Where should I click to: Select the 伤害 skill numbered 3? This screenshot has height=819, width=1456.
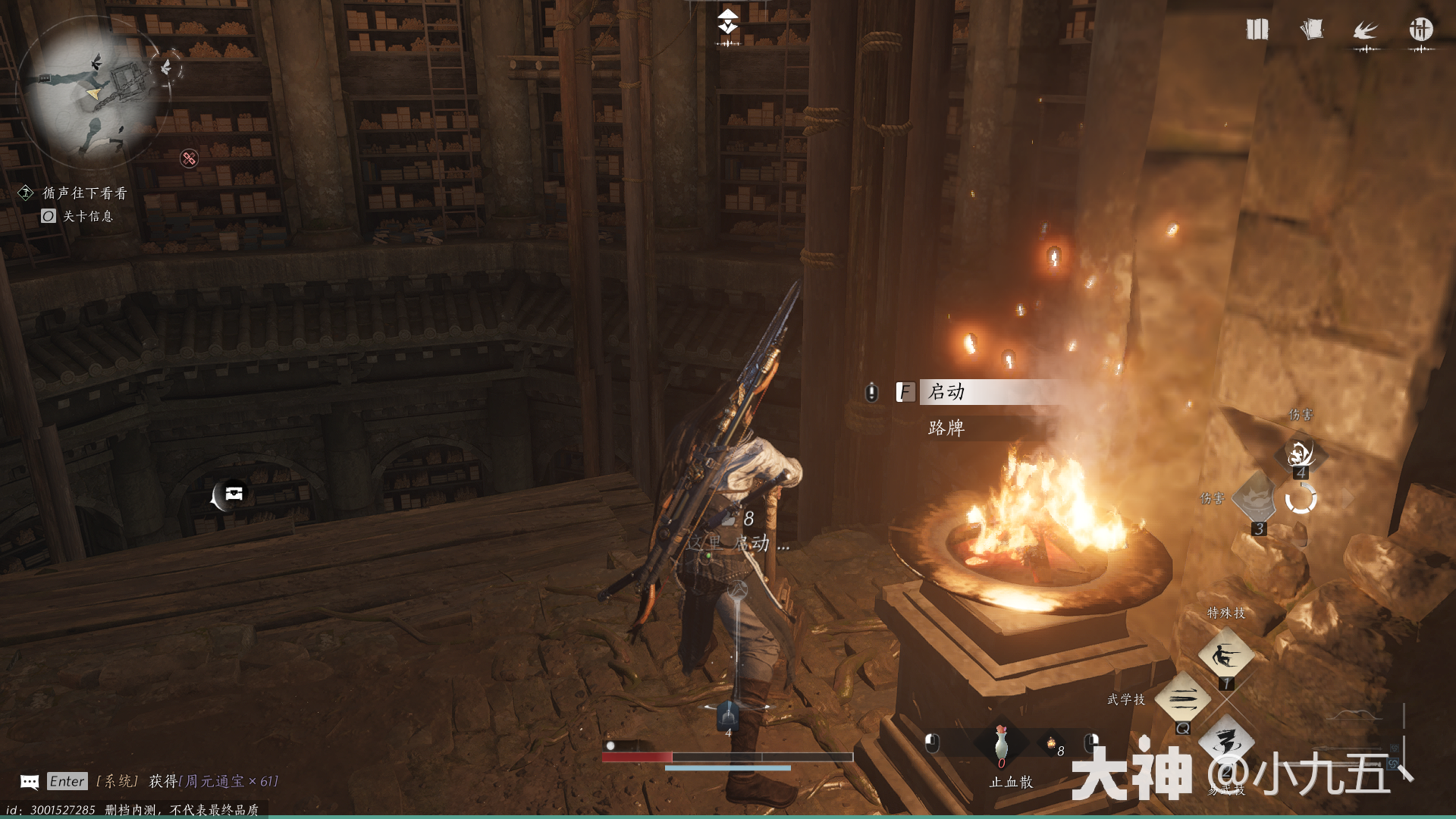(x=1256, y=498)
